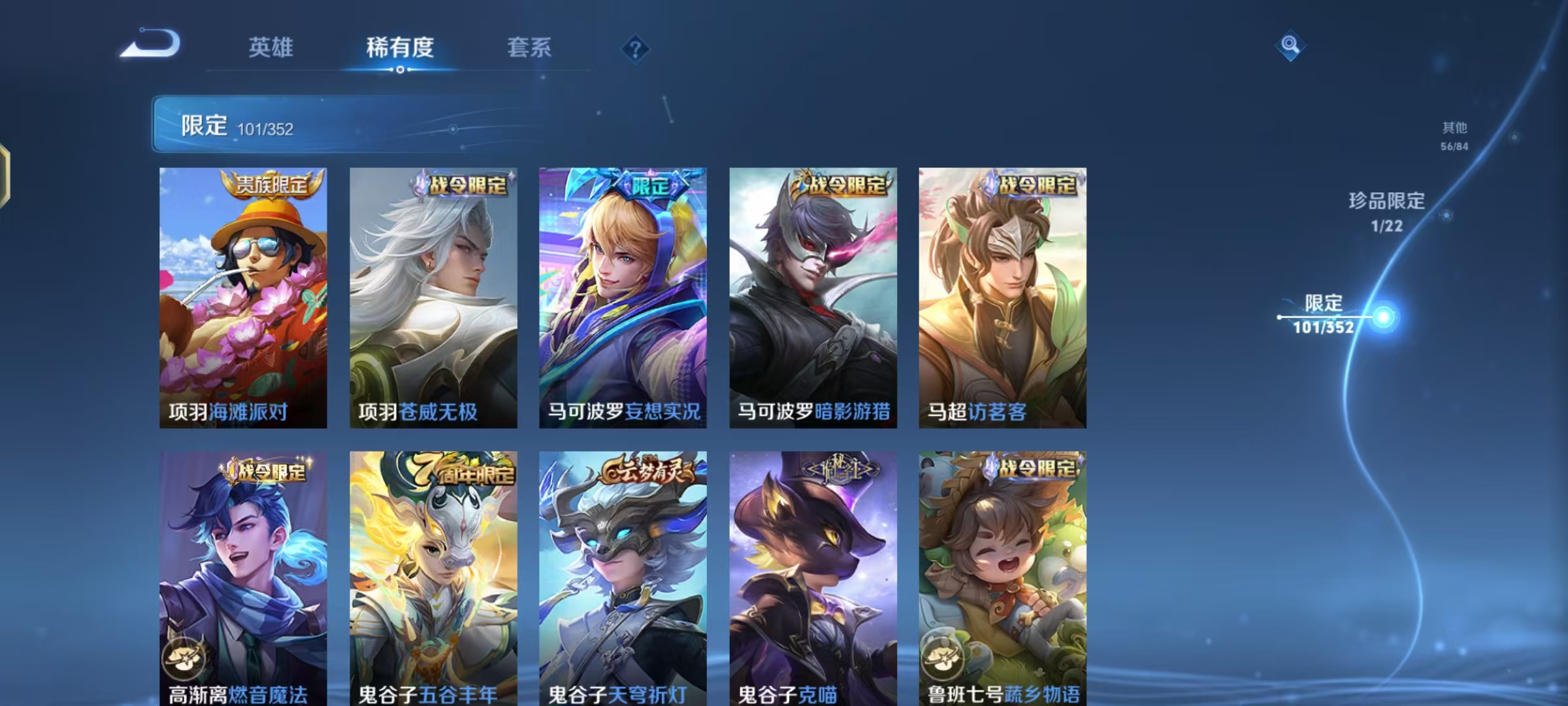
Task: Click the question mark help icon
Action: tap(635, 47)
